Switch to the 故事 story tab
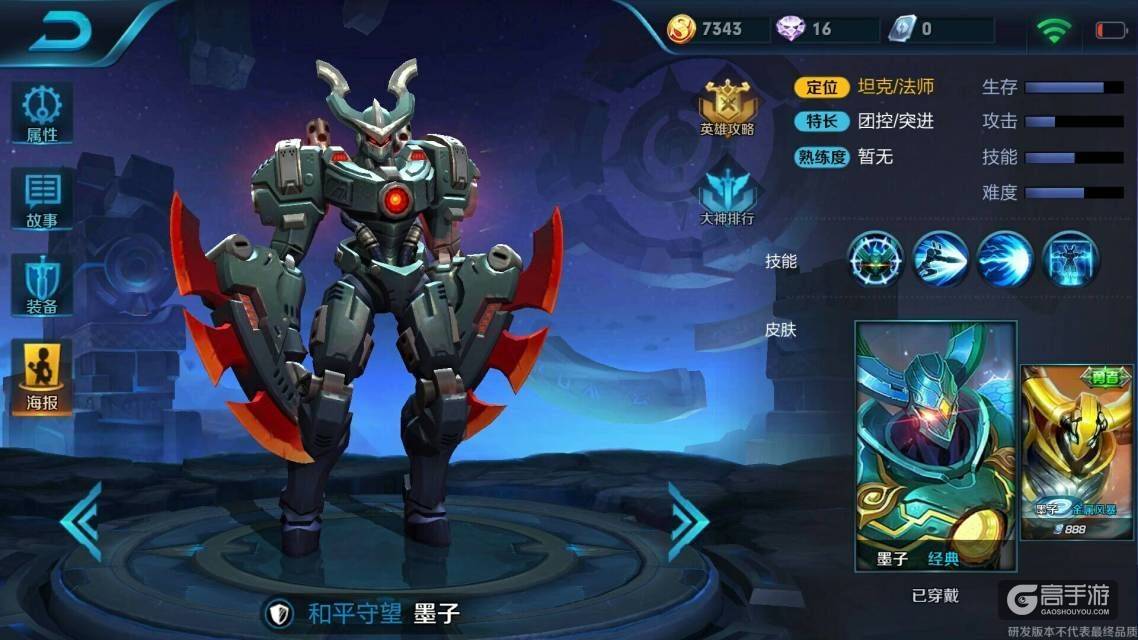This screenshot has height=640, width=1138. coord(42,199)
